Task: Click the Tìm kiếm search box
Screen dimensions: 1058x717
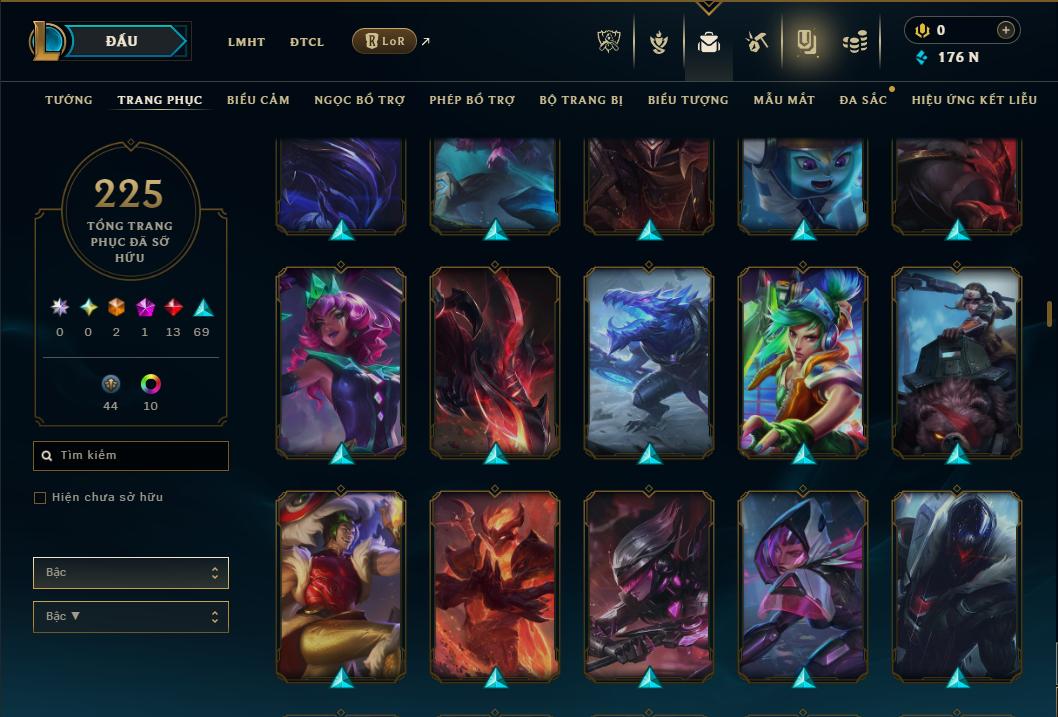Action: pos(131,456)
